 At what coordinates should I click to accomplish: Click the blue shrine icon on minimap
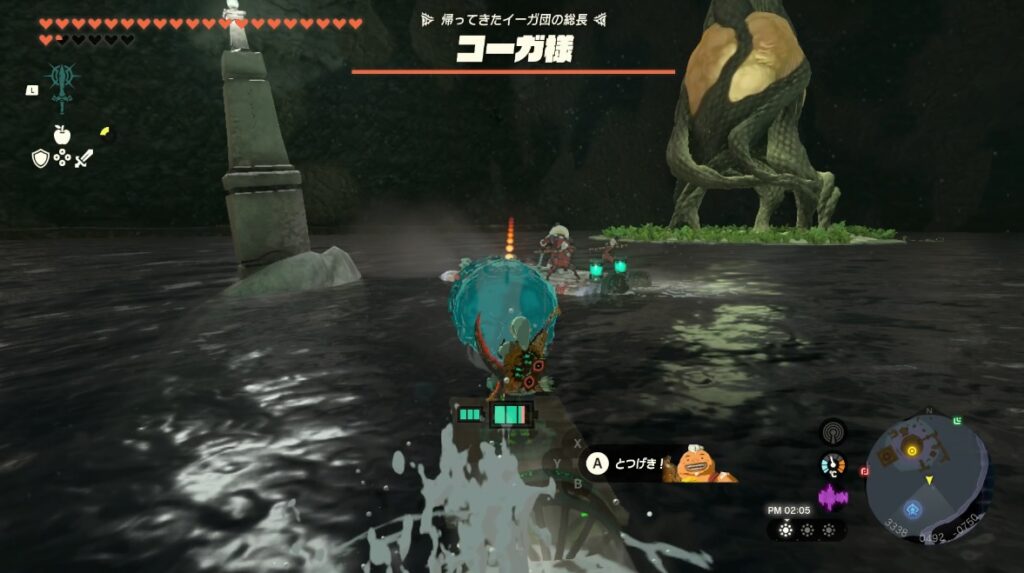click(911, 508)
